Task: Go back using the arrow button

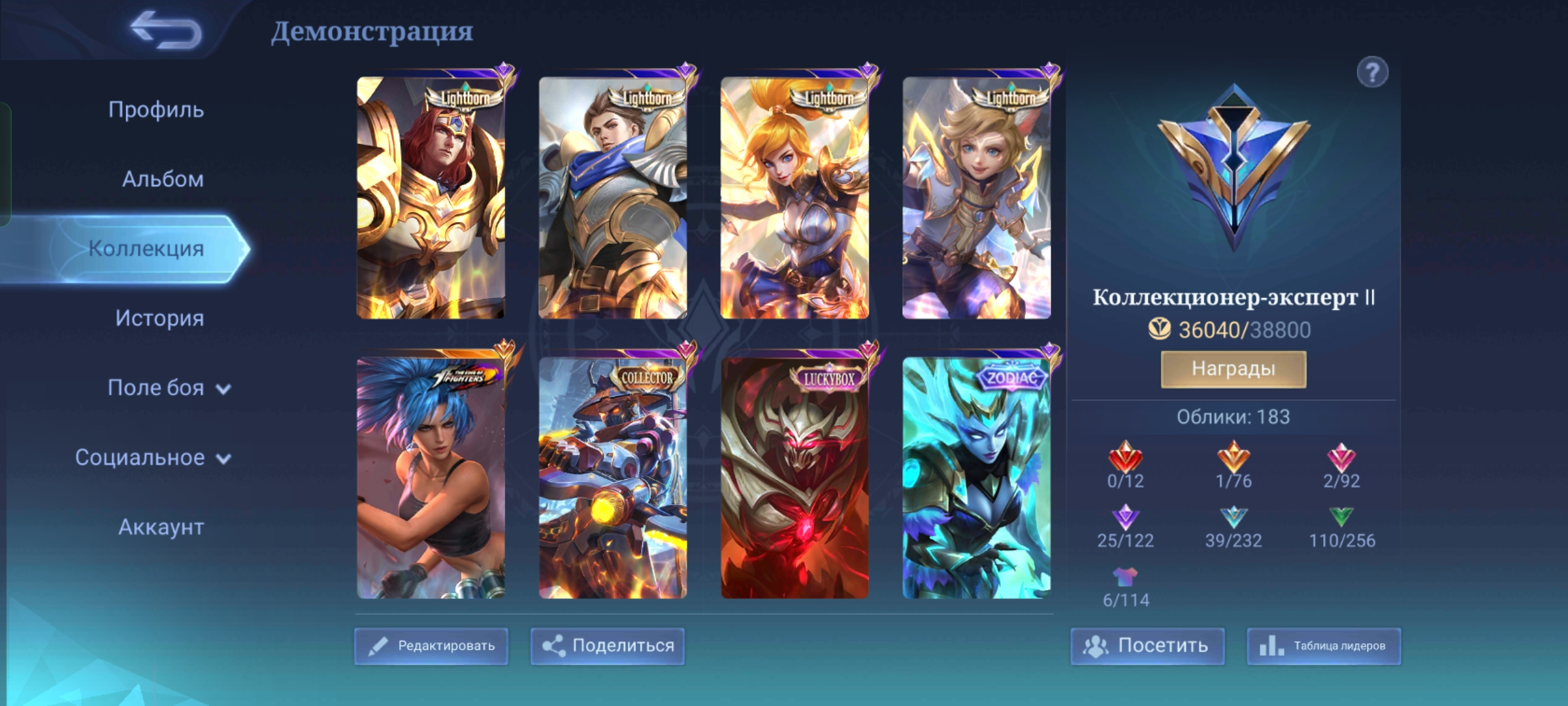Action: [167, 30]
